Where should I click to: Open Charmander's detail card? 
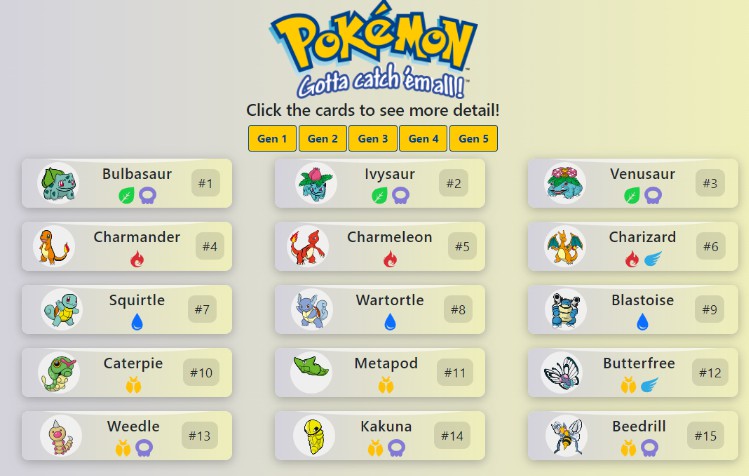(127, 247)
